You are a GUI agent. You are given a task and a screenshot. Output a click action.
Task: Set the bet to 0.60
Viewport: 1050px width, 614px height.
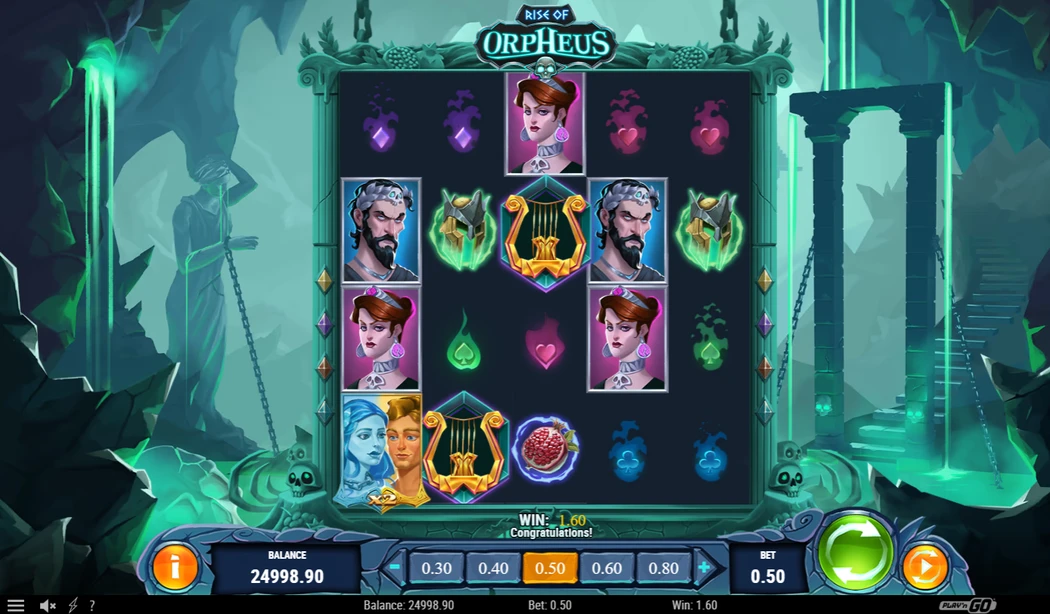tap(606, 568)
